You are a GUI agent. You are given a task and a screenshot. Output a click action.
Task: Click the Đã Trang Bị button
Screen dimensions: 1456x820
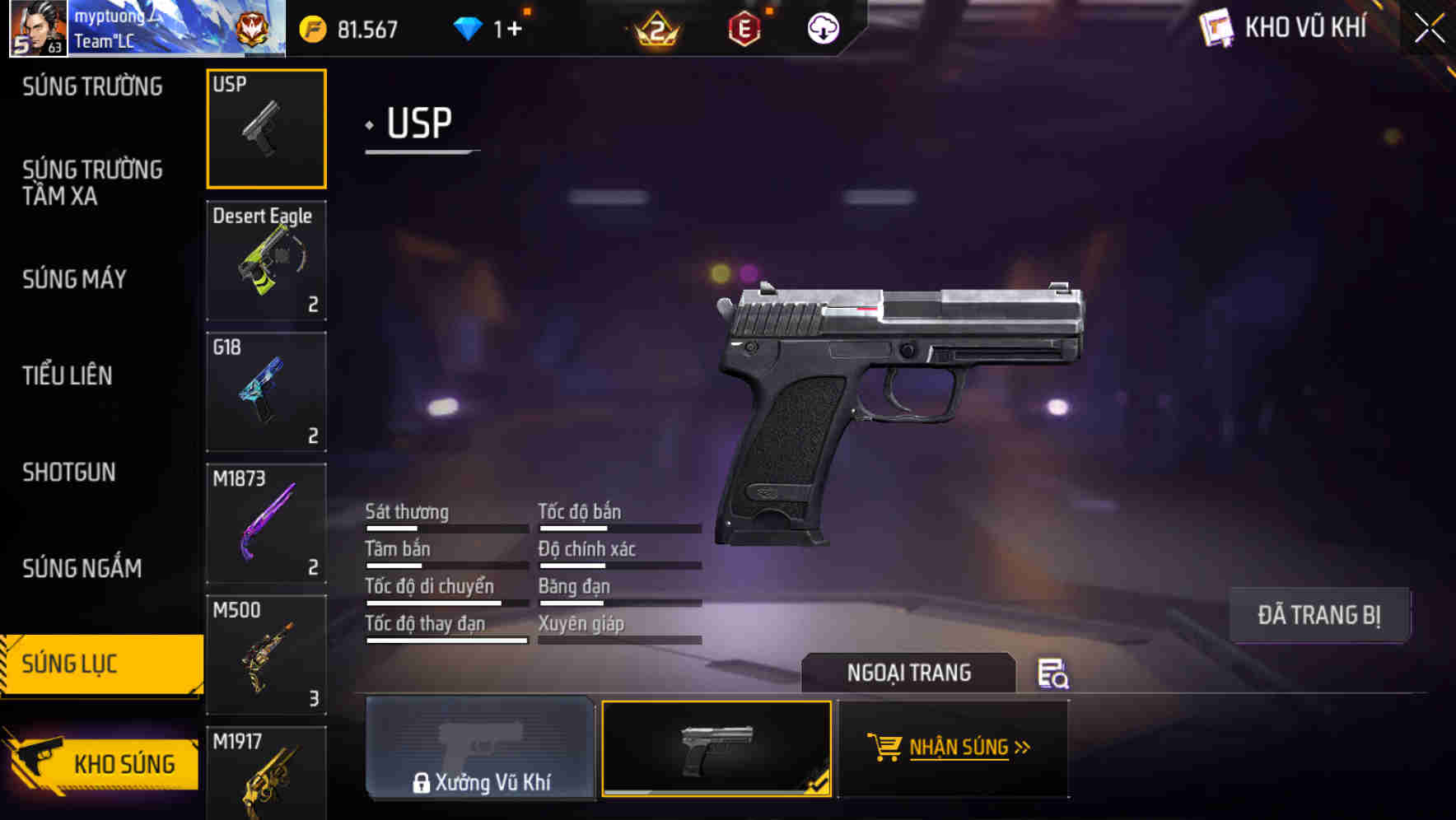pos(1318,614)
